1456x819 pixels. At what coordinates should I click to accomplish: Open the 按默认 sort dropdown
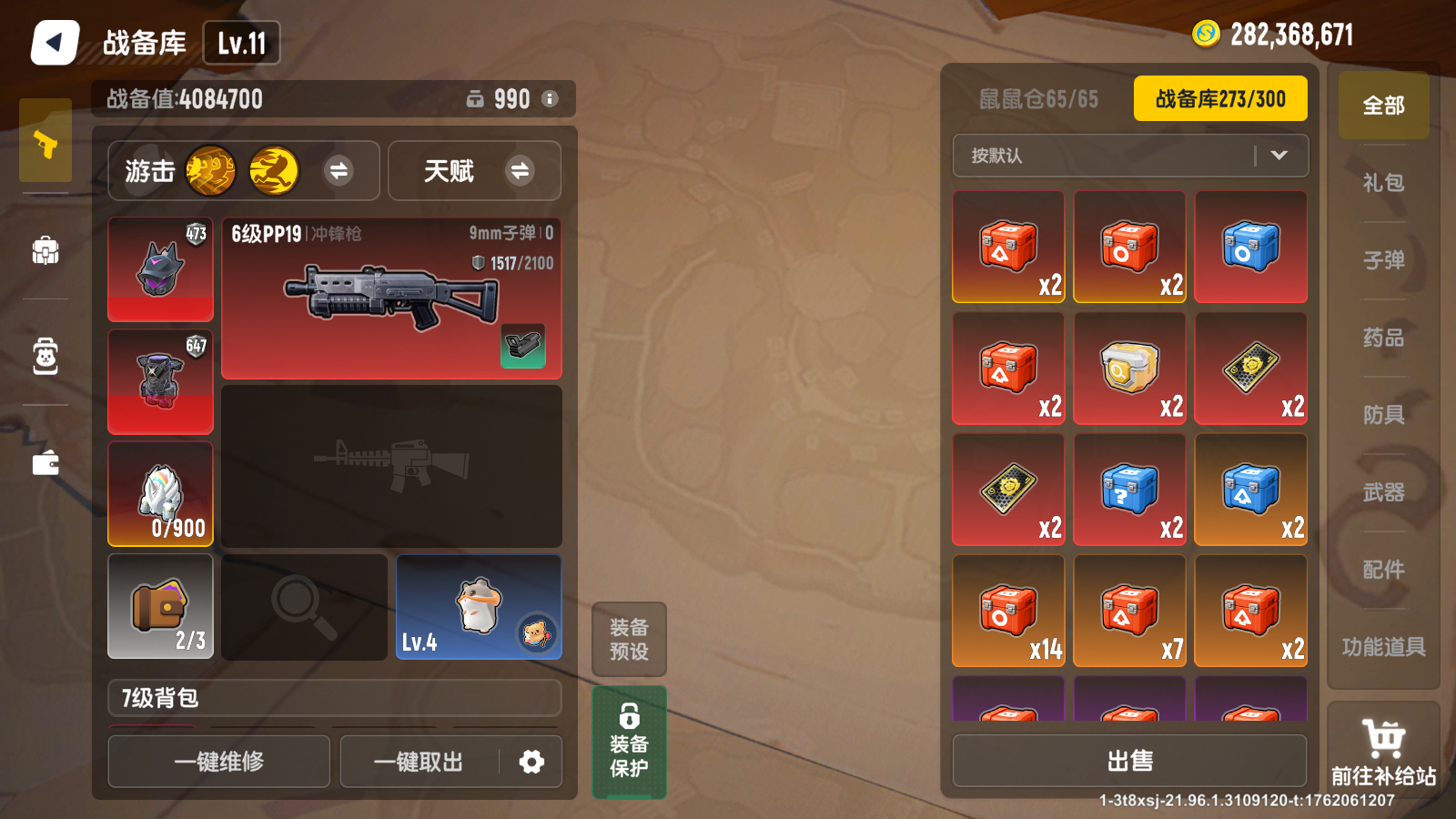(x=1130, y=156)
